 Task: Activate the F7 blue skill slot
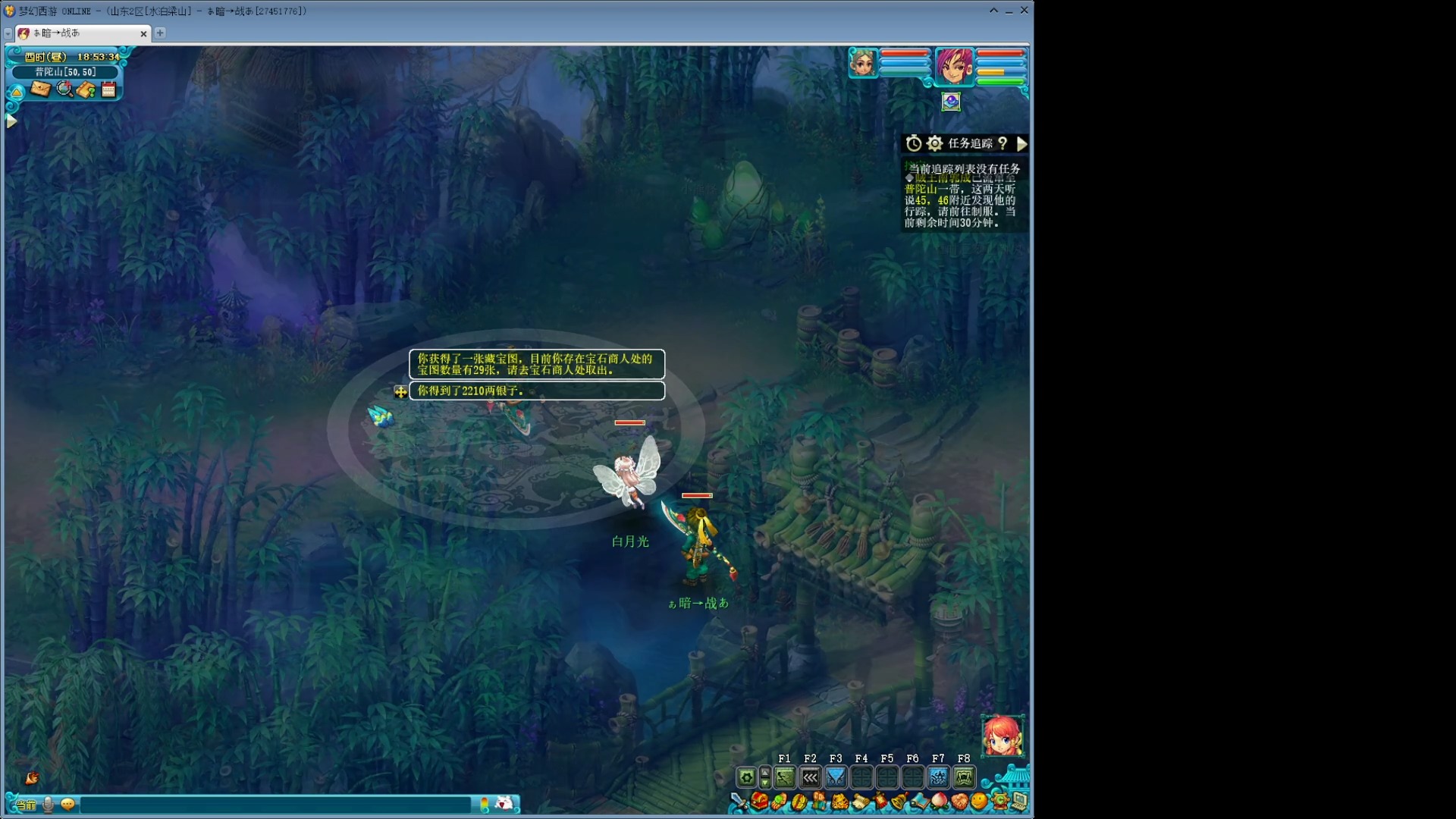(938, 777)
